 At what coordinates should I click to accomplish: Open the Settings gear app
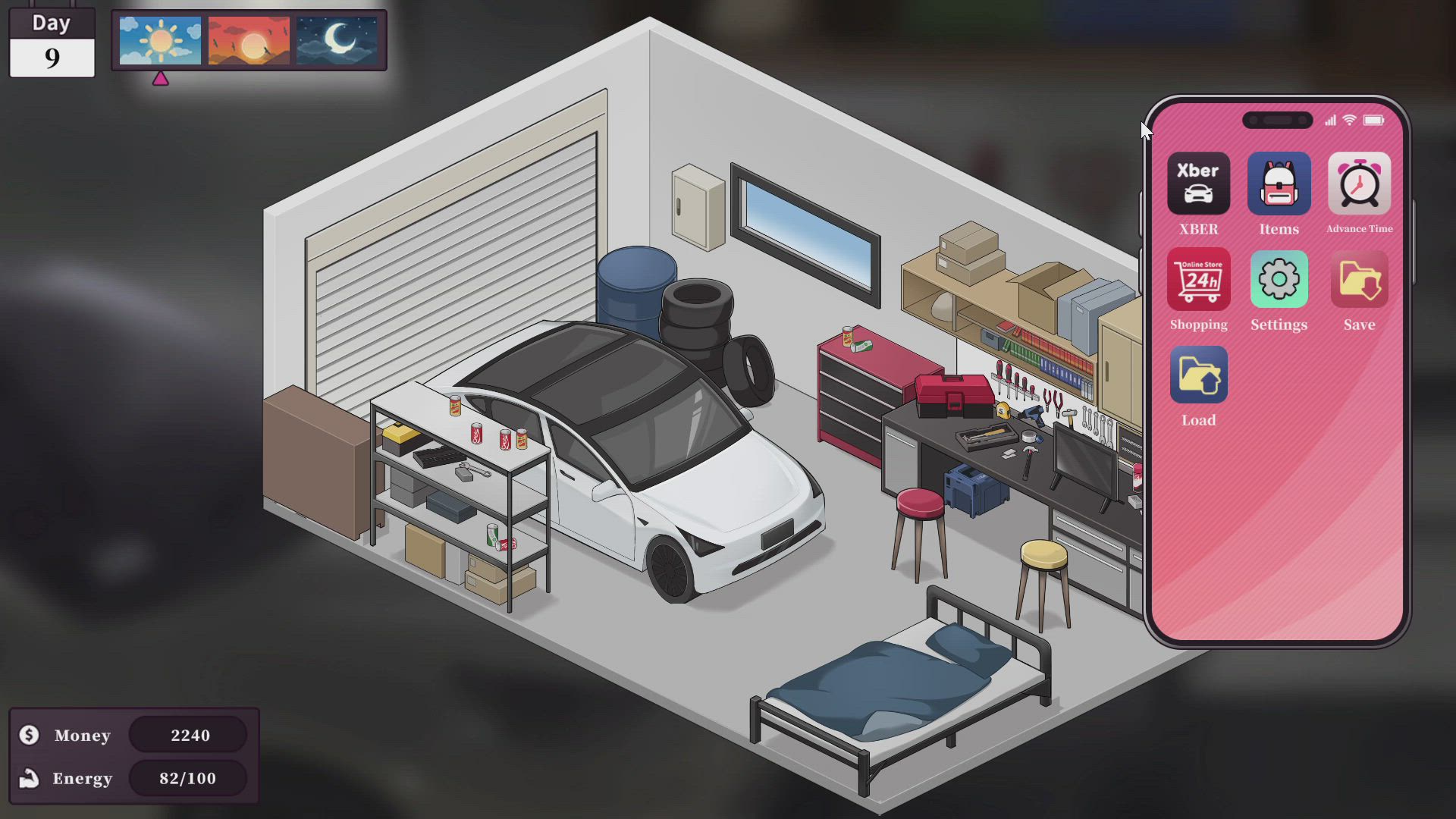click(1279, 280)
